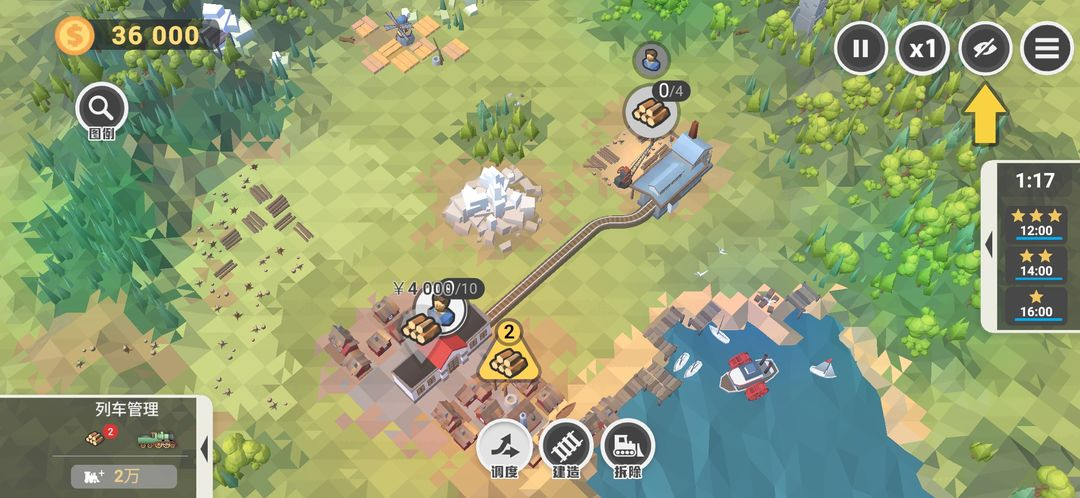Screen dimensions: 1080x498
Task: Toggle the crossed-eye visibility button
Action: point(985,48)
